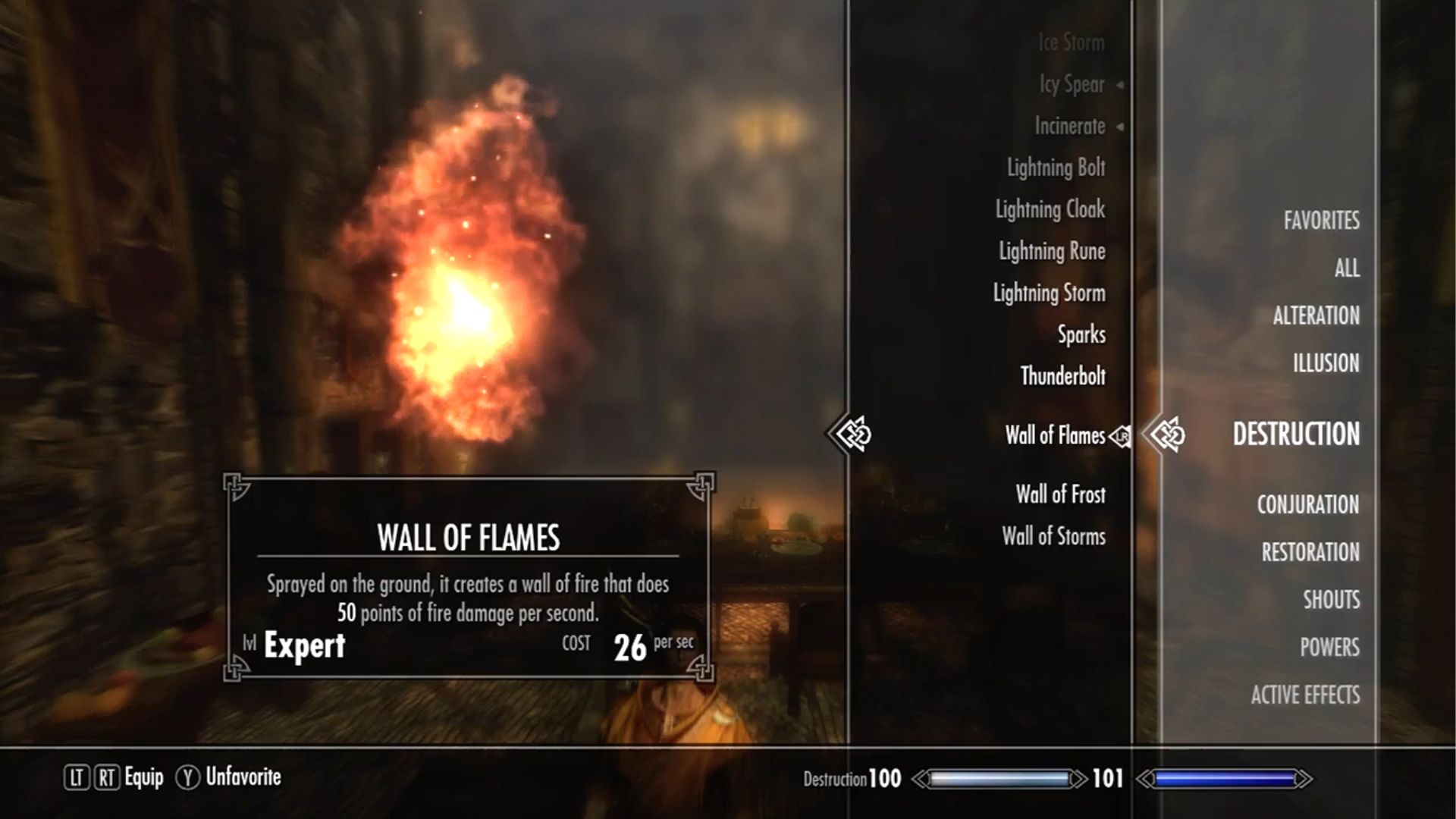Screen dimensions: 1456x819
Task: Choose Icy Spear from spell list
Action: click(x=1072, y=84)
